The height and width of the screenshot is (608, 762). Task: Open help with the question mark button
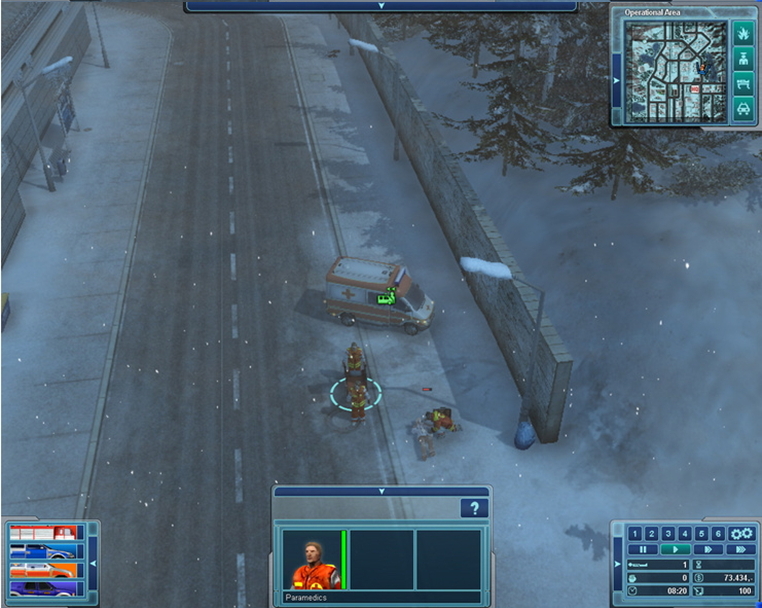click(x=473, y=509)
